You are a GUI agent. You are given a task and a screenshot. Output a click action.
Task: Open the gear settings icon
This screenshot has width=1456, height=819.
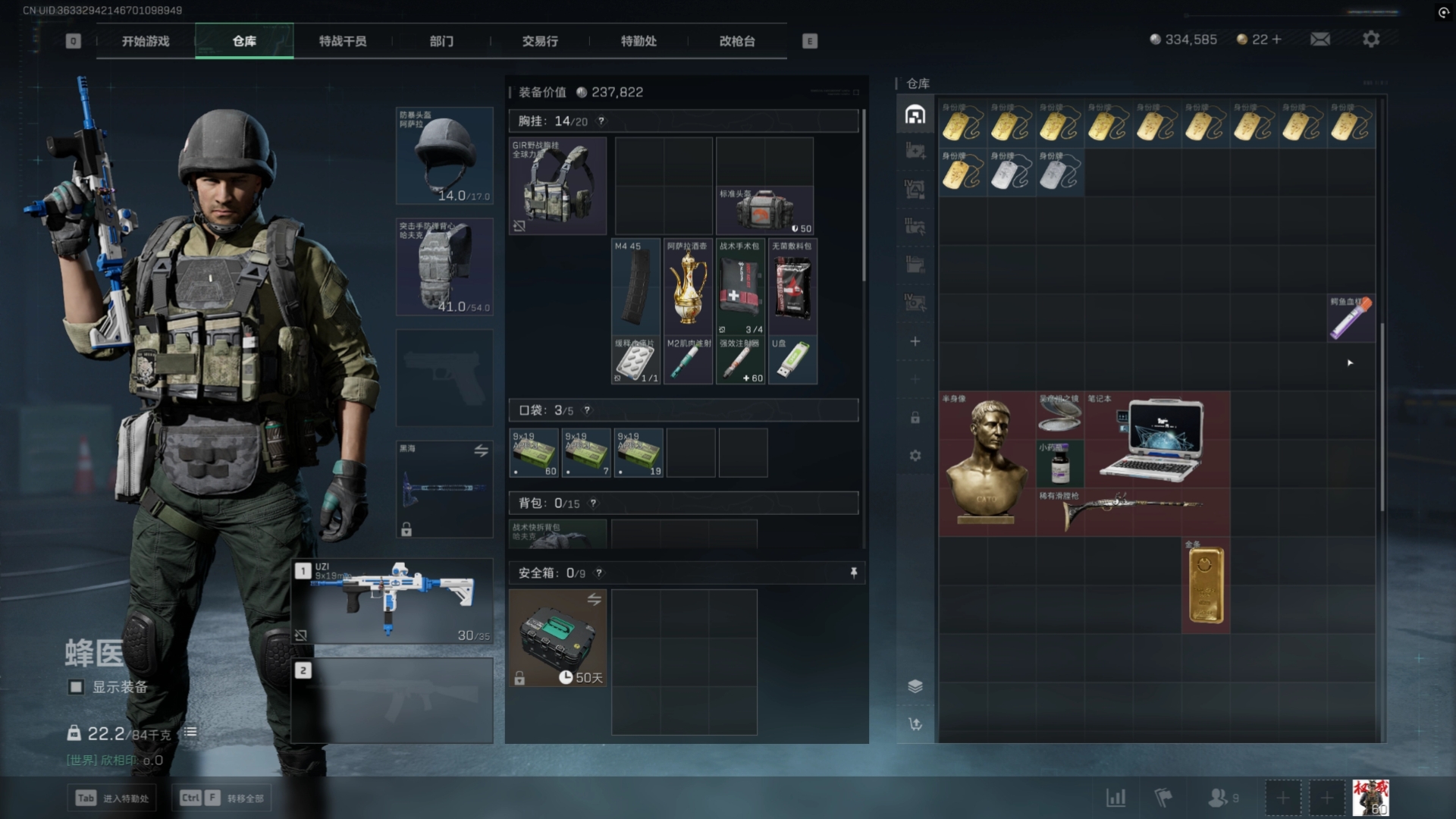1371,39
